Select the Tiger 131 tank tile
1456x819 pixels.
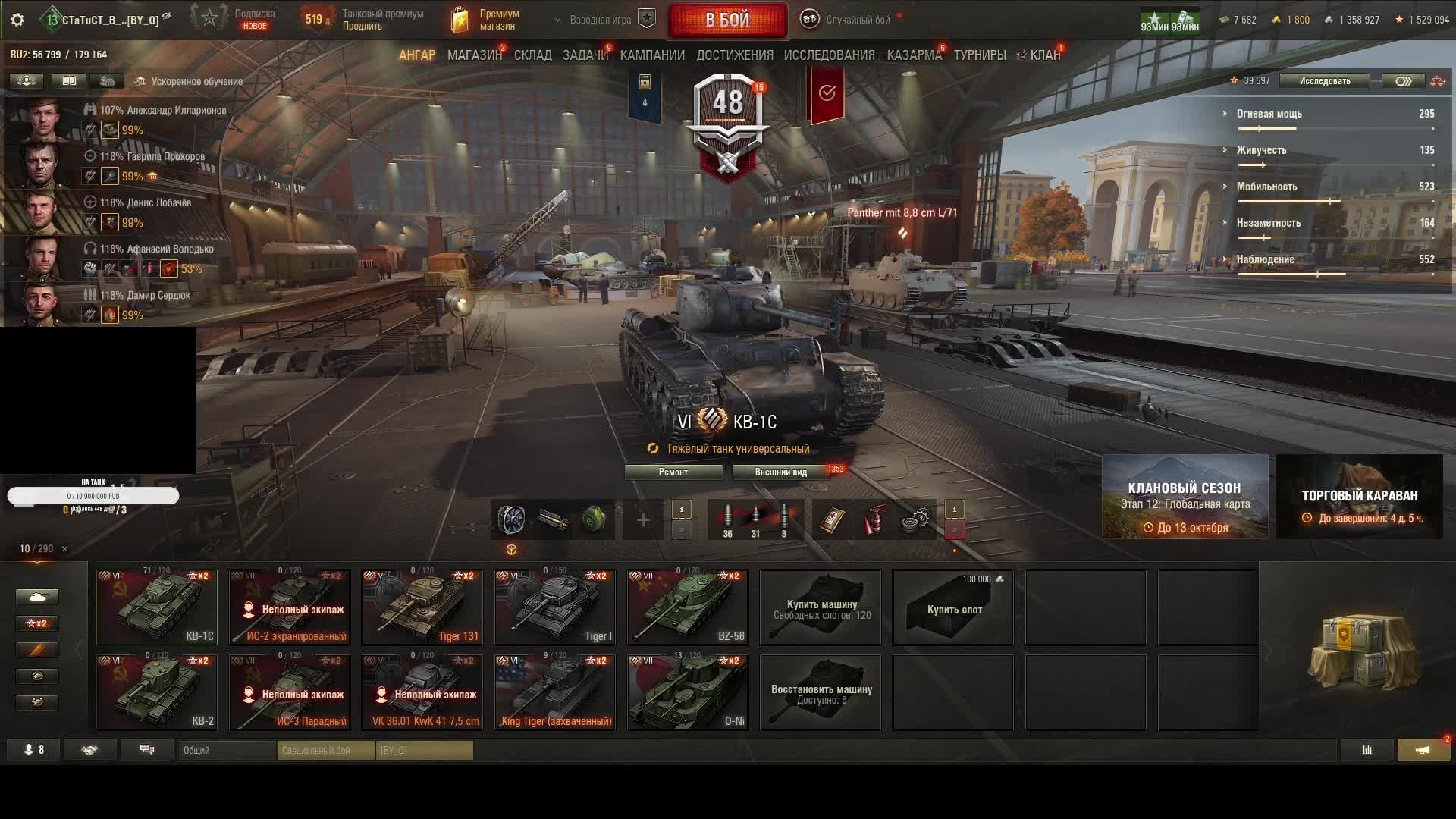pyautogui.click(x=422, y=607)
